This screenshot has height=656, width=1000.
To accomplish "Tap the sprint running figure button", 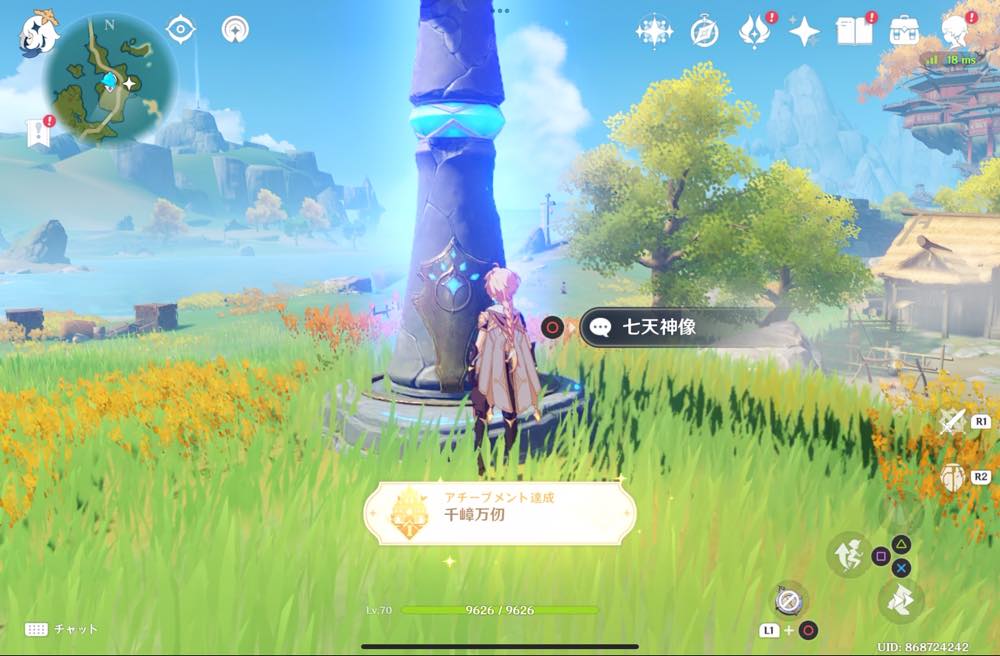I will (848, 554).
